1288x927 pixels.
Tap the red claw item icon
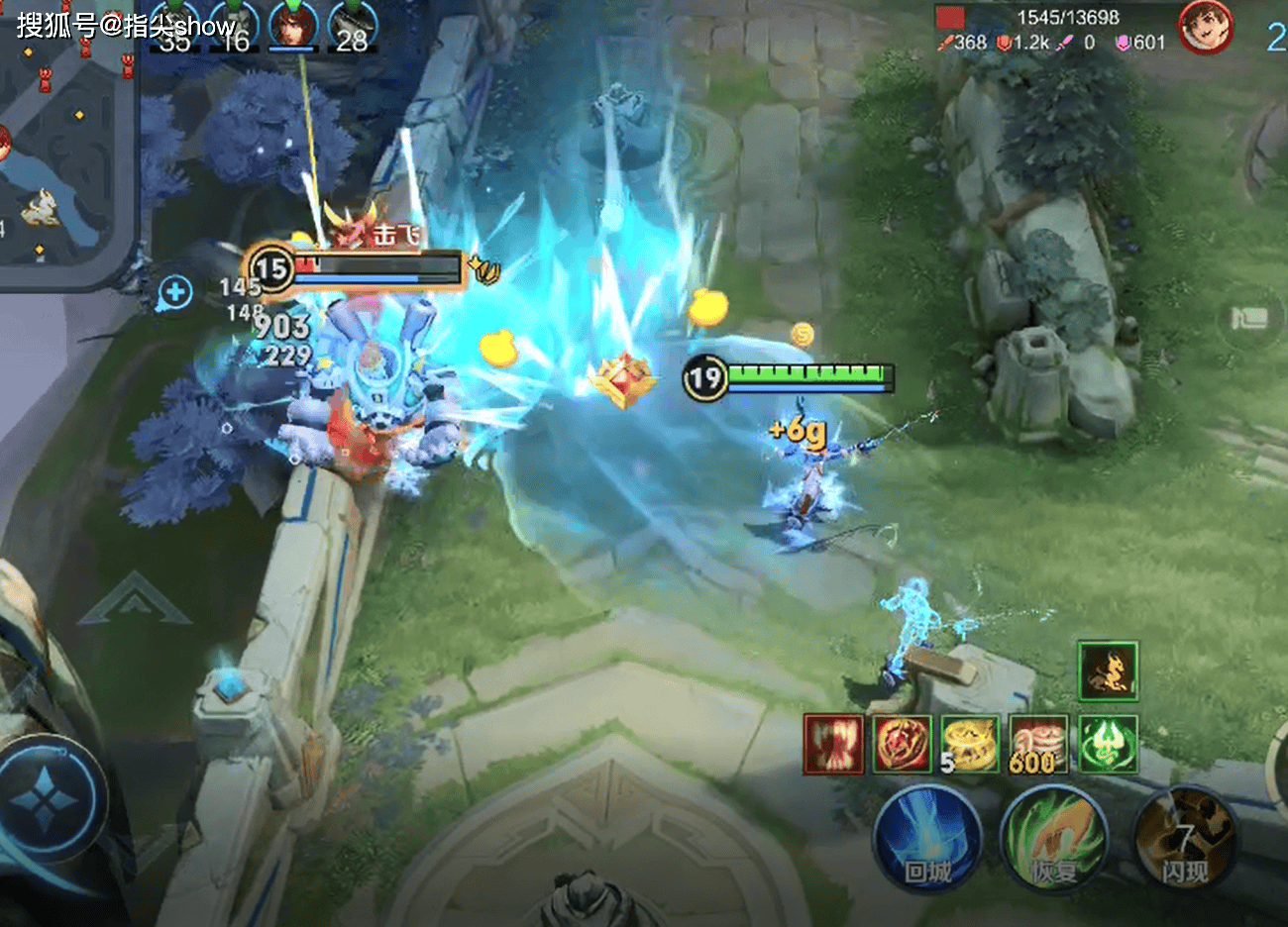pyautogui.click(x=833, y=744)
